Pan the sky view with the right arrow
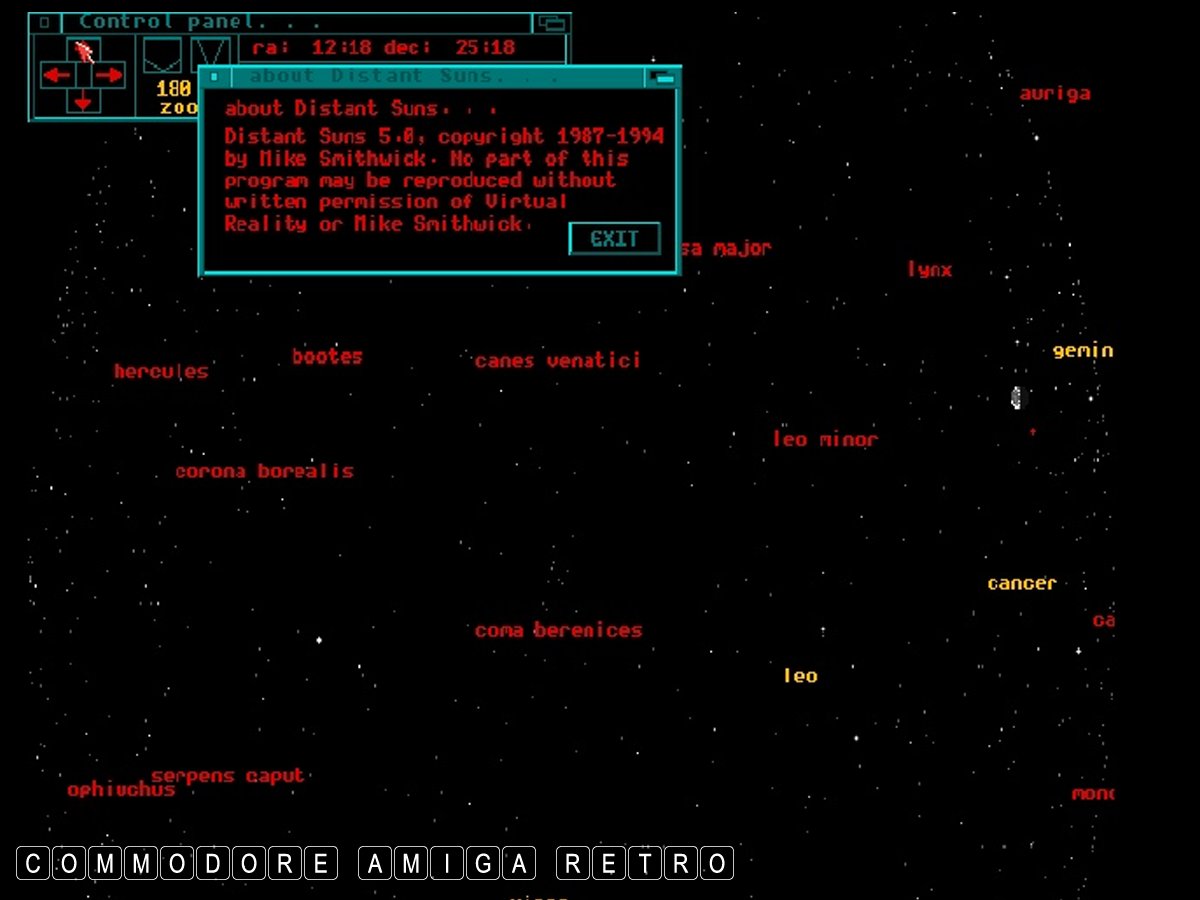The width and height of the screenshot is (1200, 900). pyautogui.click(x=109, y=75)
